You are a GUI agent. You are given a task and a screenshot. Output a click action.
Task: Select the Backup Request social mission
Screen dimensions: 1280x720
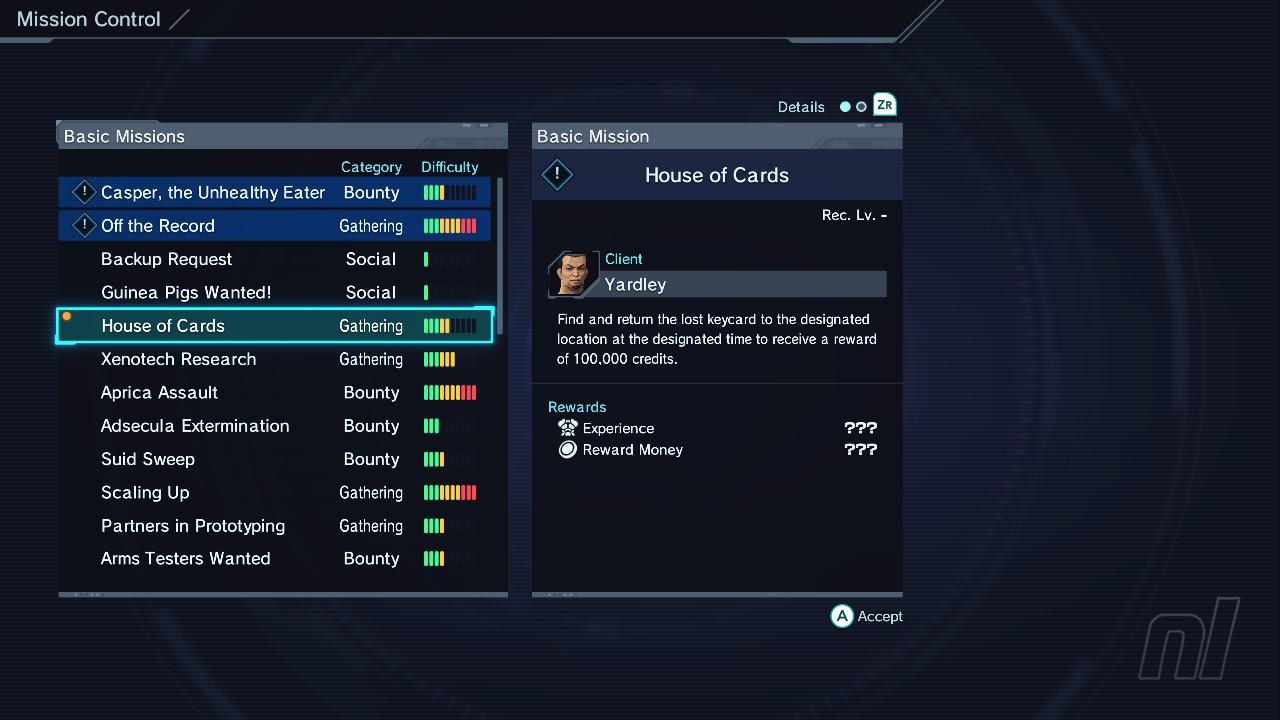click(166, 259)
